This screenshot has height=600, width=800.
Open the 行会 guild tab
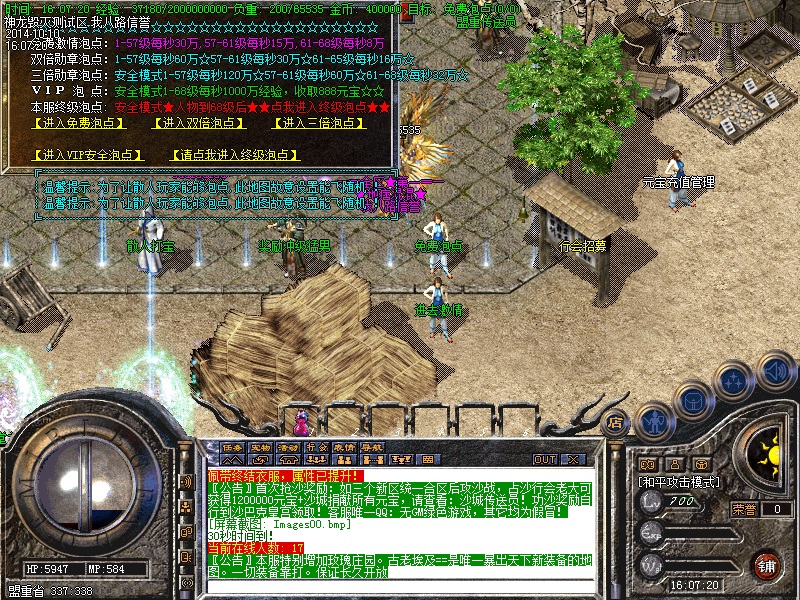click(317, 447)
